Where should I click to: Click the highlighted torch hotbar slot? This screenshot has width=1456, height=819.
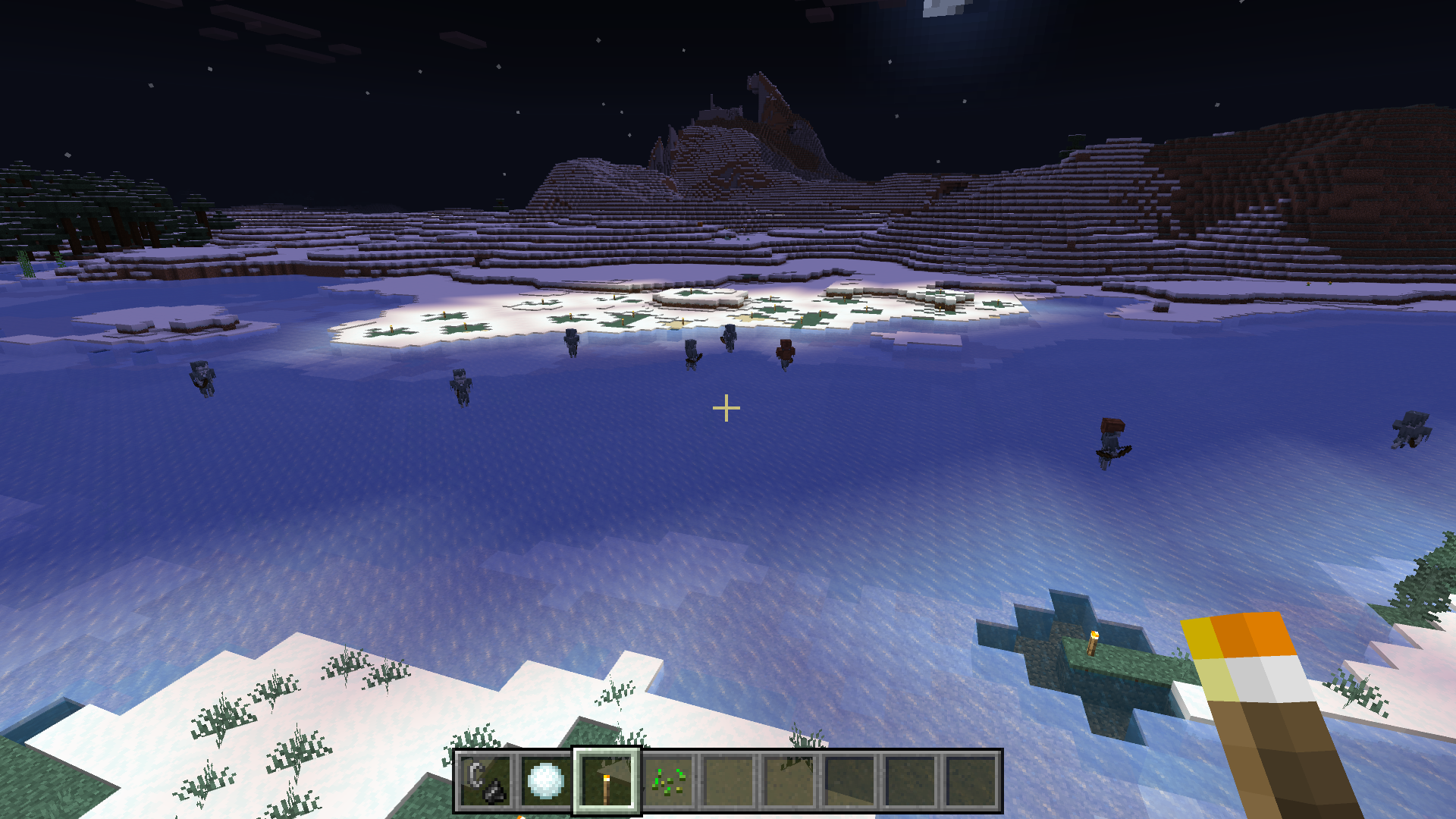click(x=607, y=781)
